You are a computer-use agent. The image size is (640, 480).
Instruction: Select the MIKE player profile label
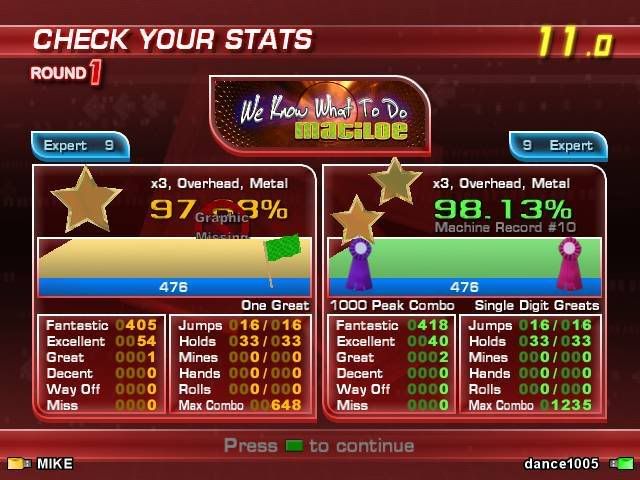pyautogui.click(x=55, y=464)
